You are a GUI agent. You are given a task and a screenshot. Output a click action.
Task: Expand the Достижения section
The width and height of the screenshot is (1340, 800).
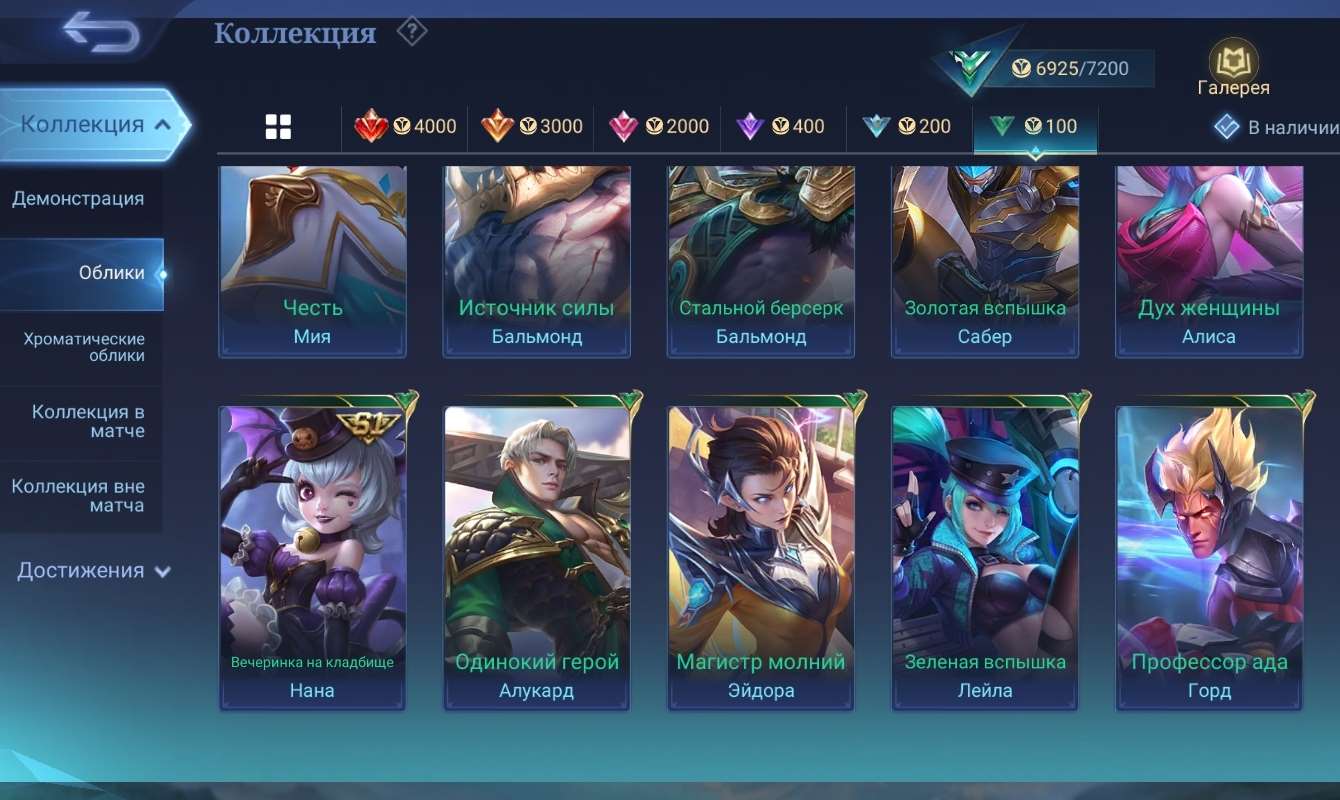click(x=90, y=570)
